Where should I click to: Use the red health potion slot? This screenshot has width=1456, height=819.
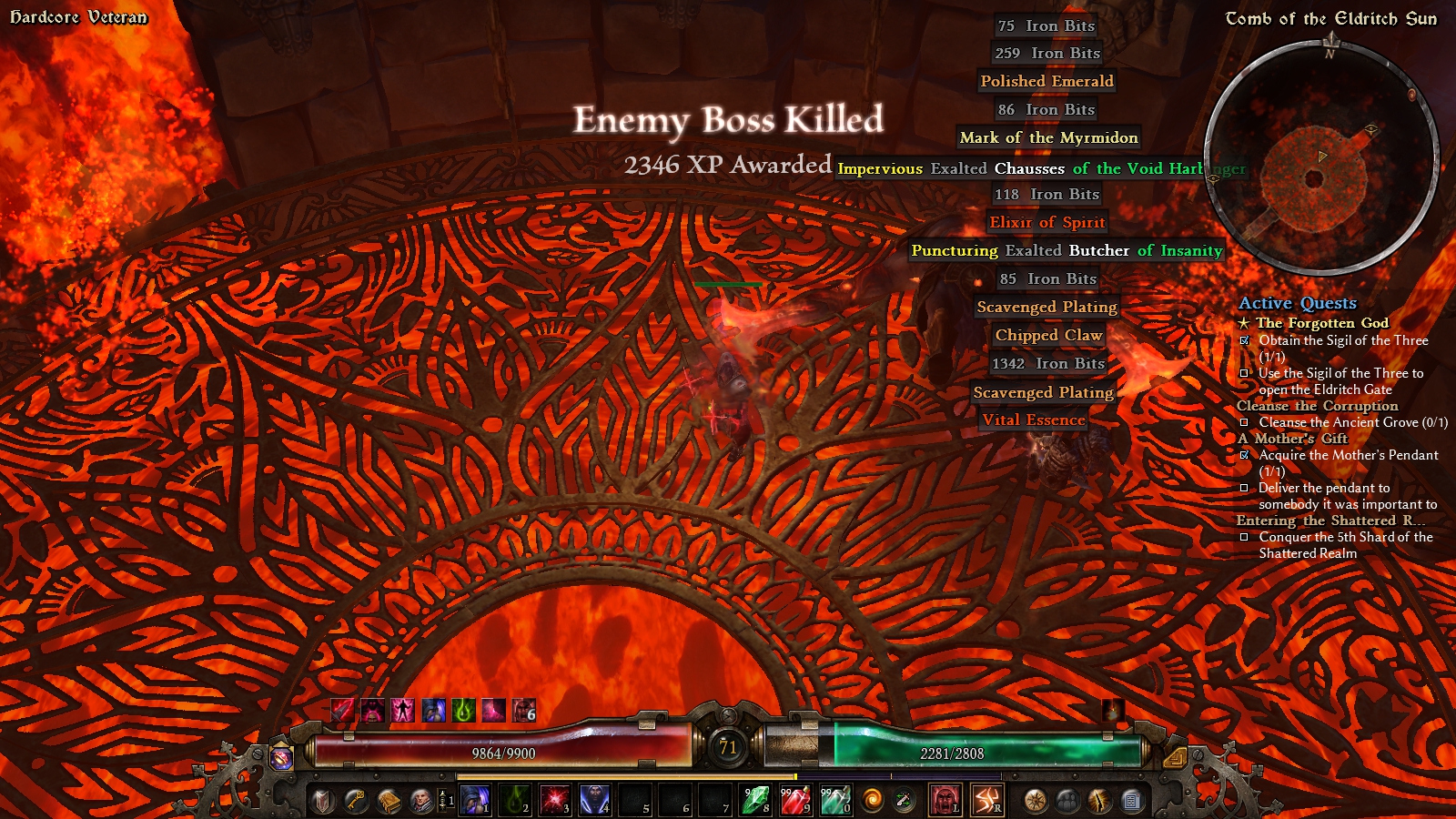[795, 800]
